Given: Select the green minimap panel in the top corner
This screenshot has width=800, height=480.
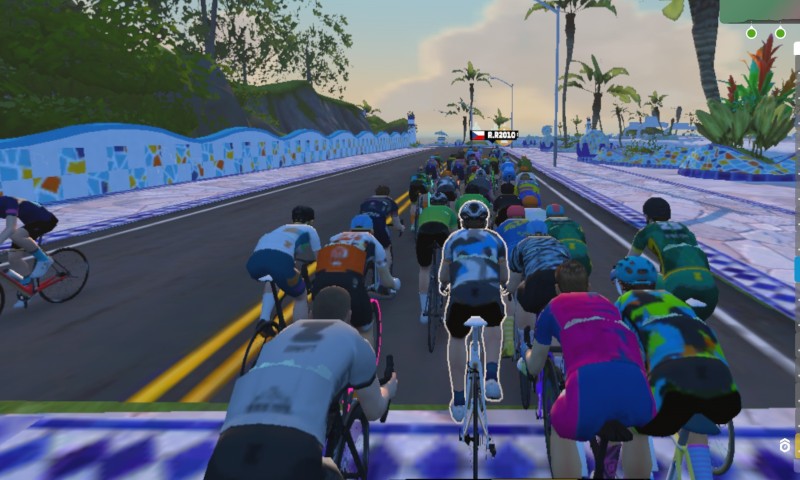Looking at the screenshot, I should pos(761,11).
